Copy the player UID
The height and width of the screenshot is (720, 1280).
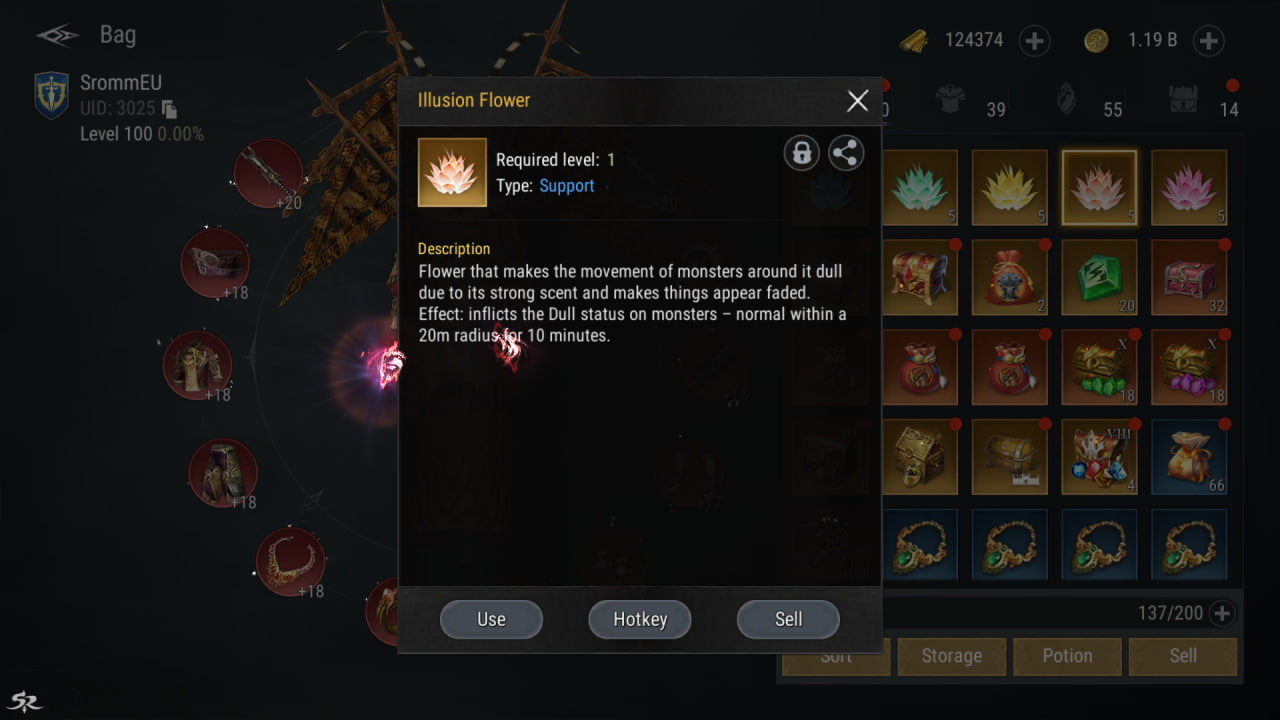170,109
